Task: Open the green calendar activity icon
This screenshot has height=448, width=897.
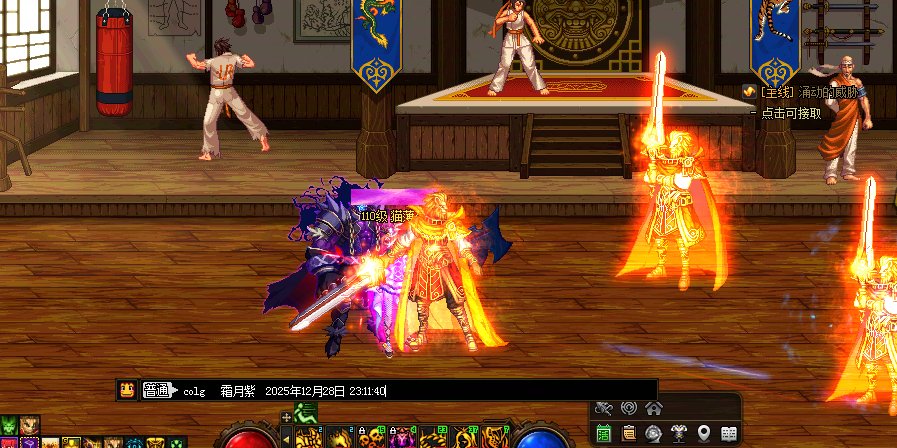Action: pyautogui.click(x=604, y=433)
